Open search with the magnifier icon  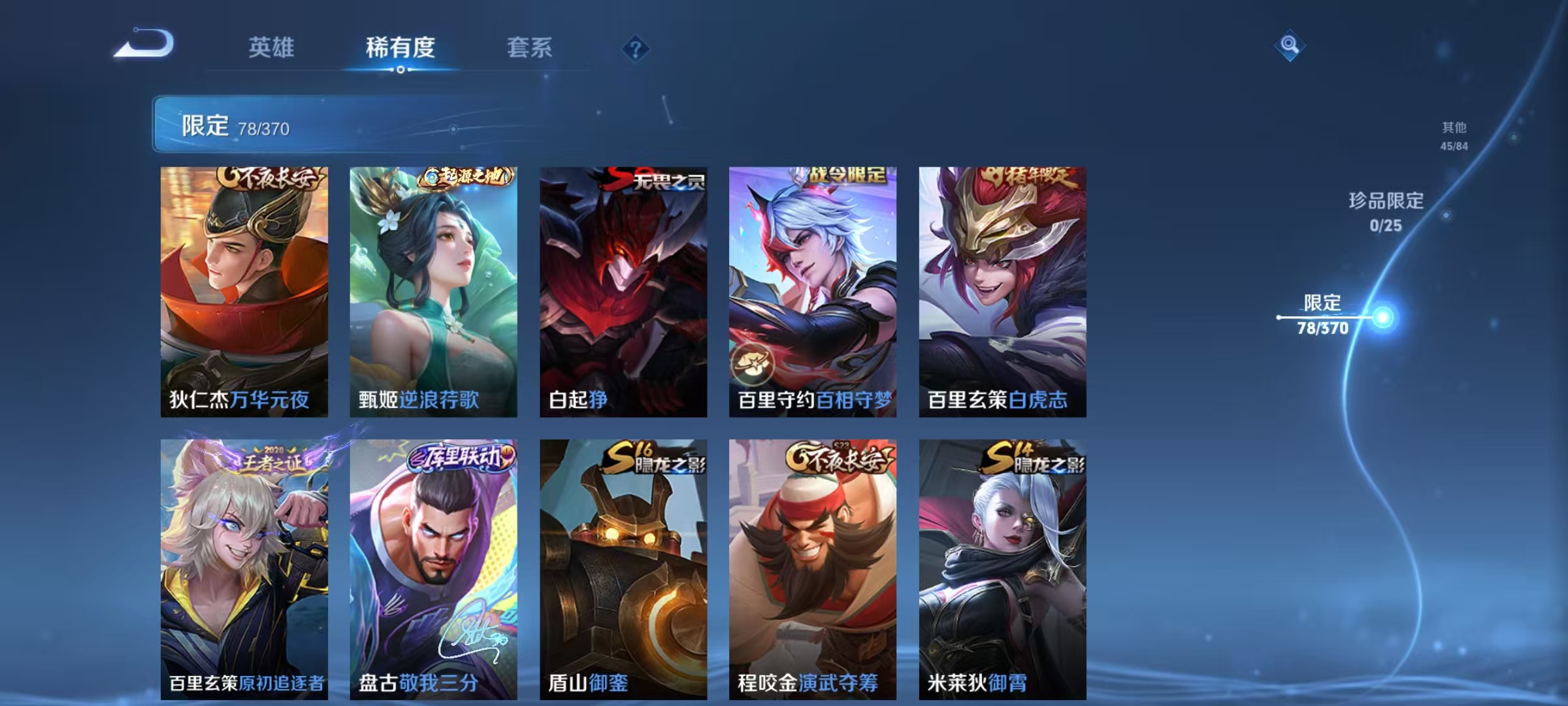[1290, 46]
